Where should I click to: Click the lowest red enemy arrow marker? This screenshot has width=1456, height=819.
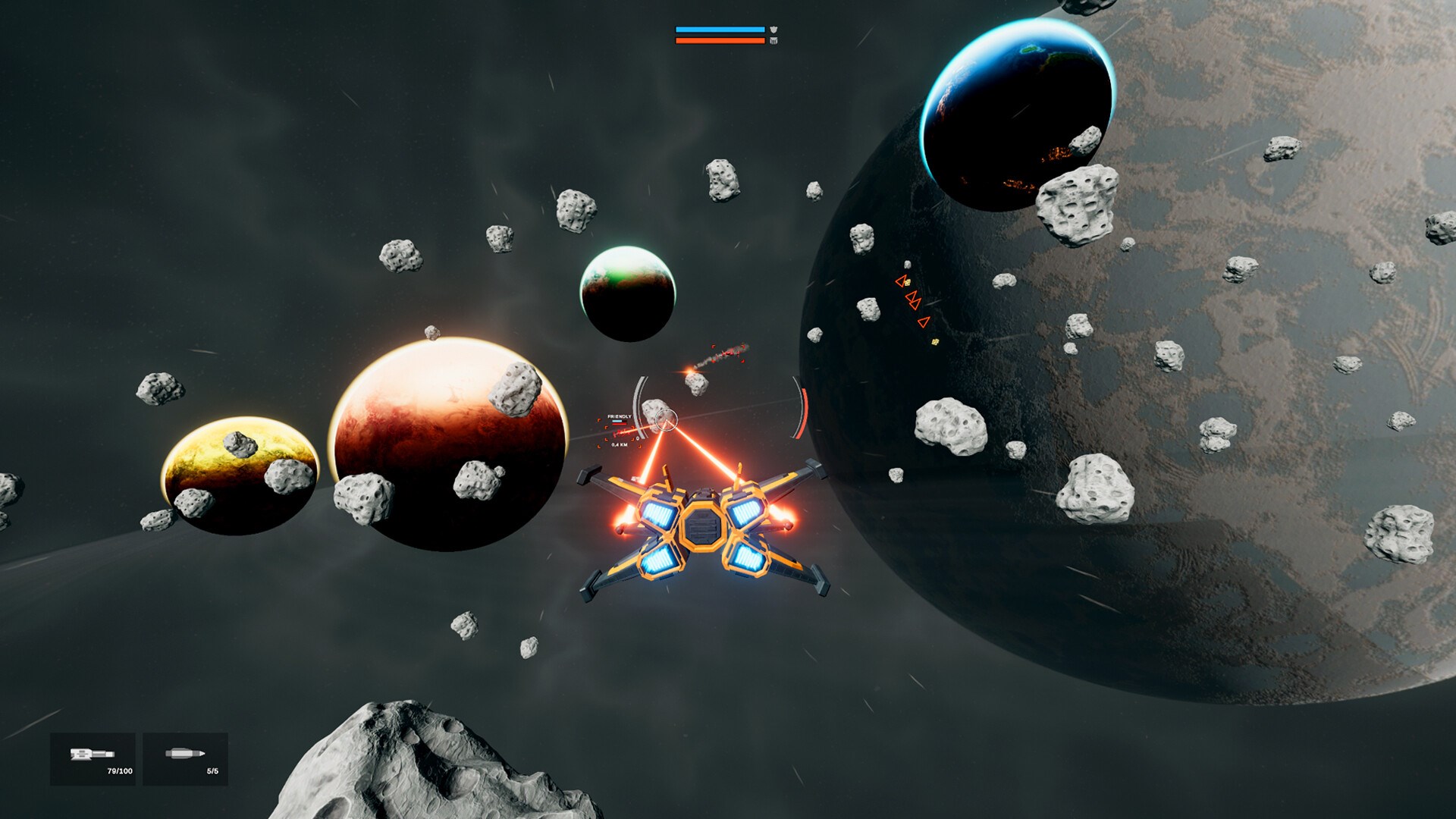pyautogui.click(x=924, y=322)
